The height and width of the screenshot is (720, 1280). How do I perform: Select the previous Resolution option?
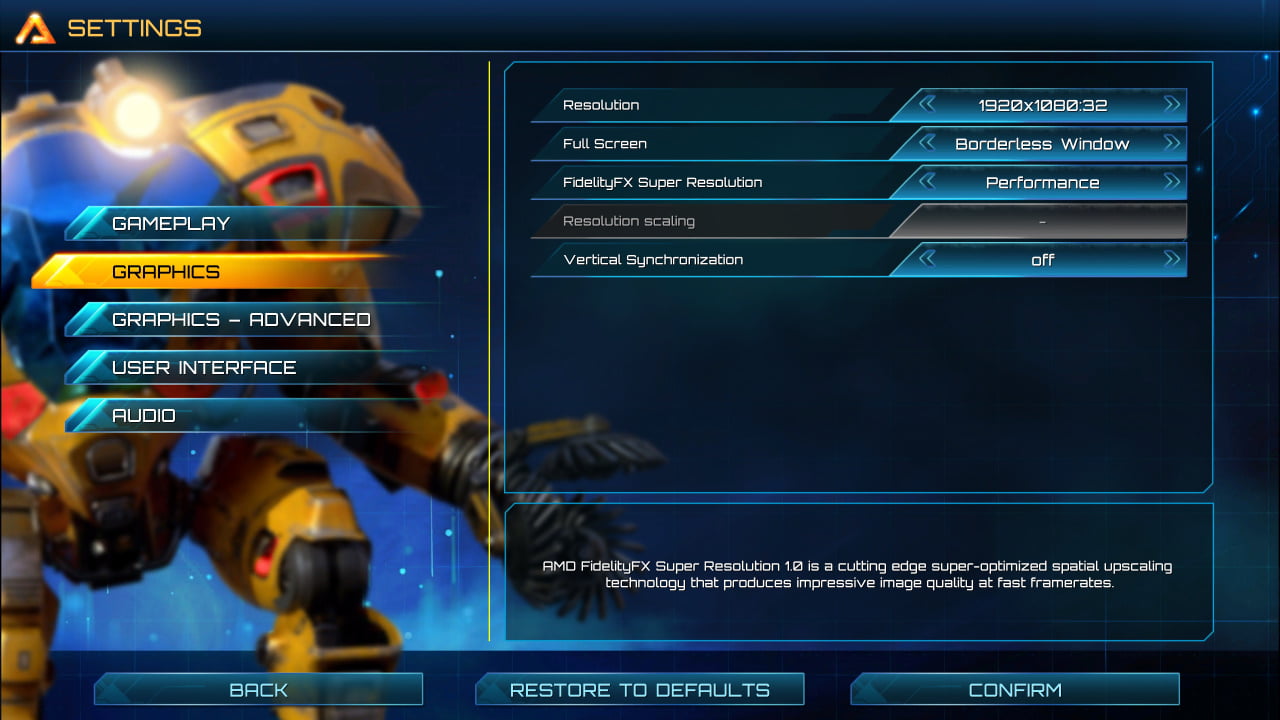[x=927, y=104]
